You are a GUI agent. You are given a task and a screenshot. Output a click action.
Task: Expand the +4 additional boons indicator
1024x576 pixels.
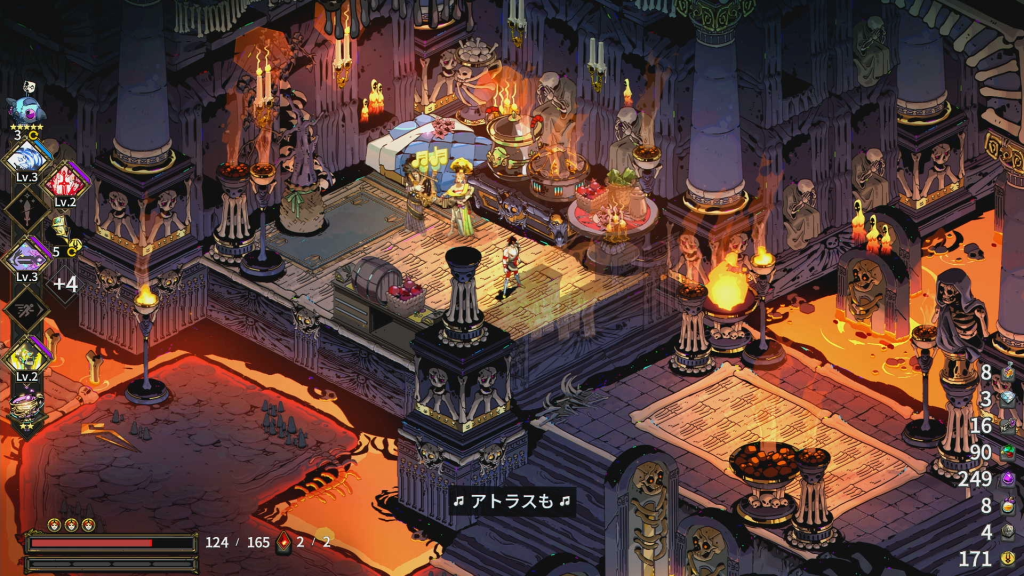(x=65, y=284)
